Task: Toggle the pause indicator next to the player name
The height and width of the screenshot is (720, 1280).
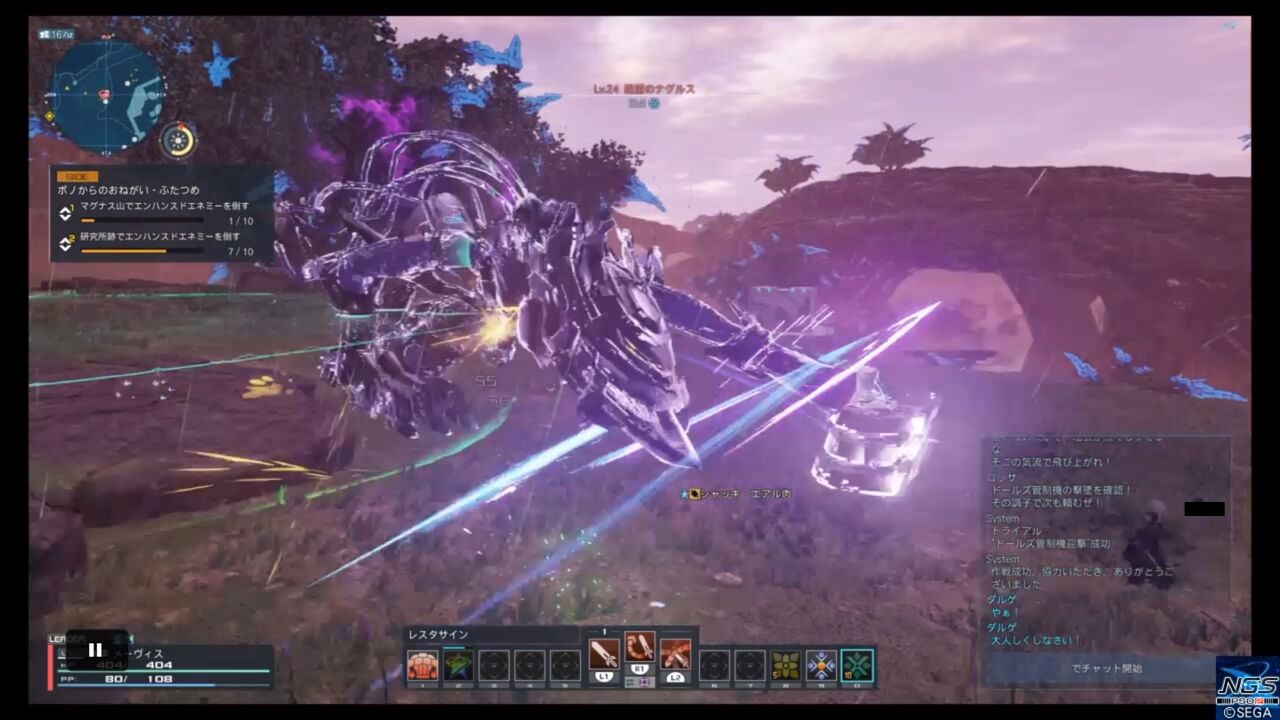Action: 95,649
